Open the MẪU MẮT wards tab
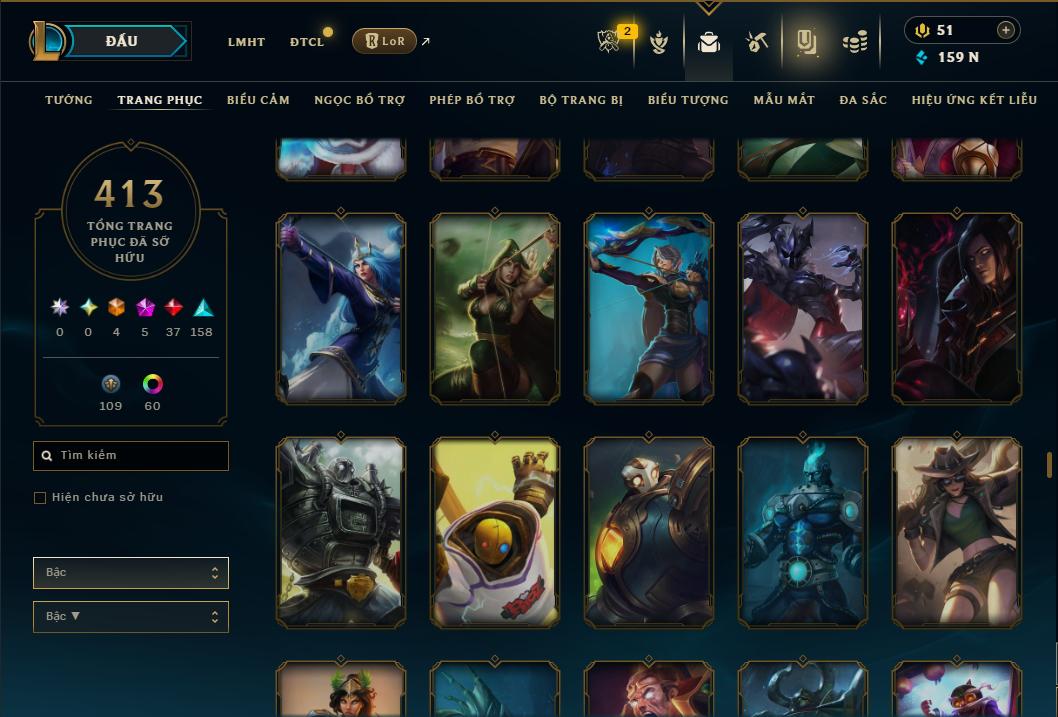The height and width of the screenshot is (717, 1058). [784, 100]
